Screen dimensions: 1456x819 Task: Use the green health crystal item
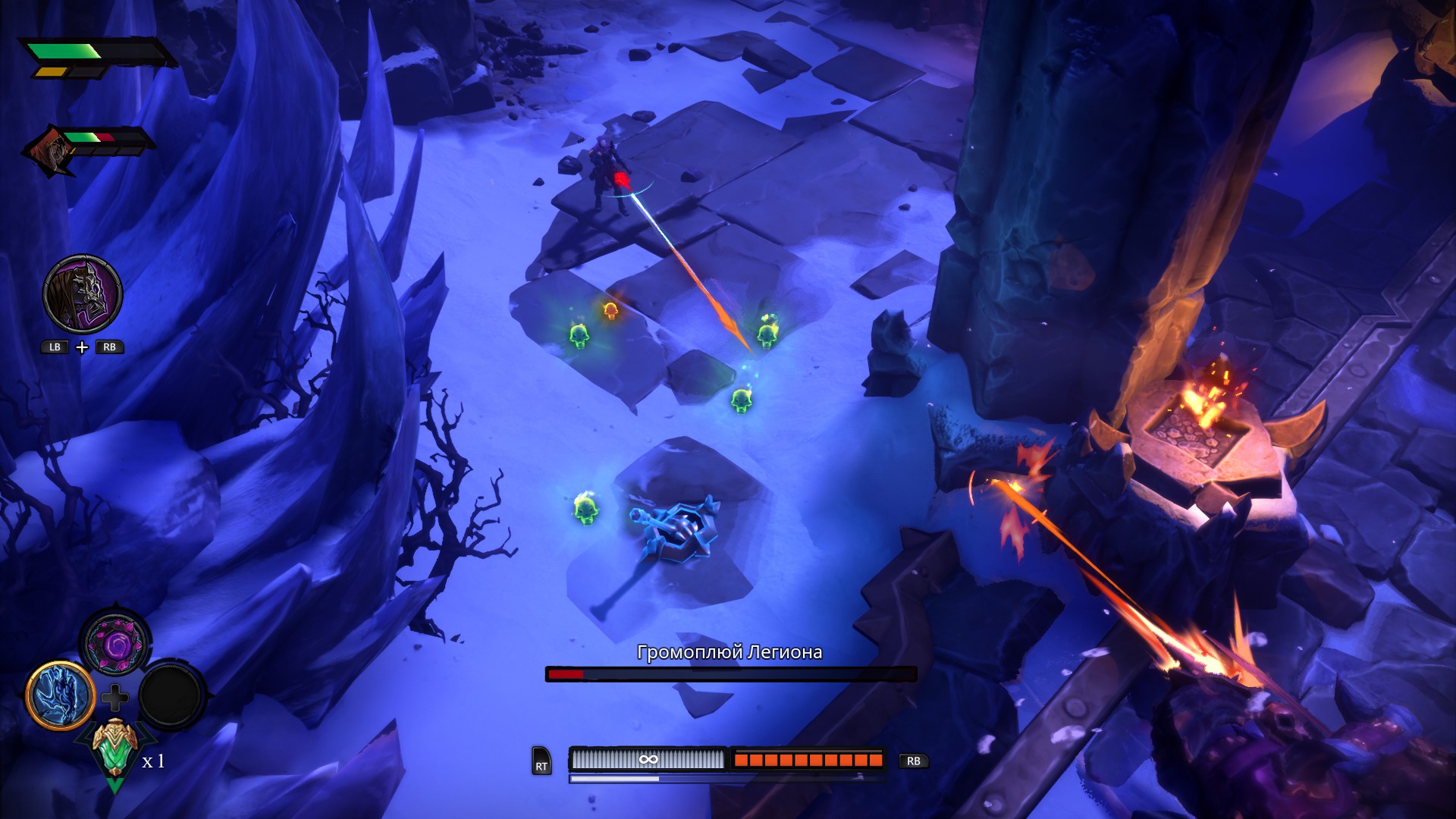coord(115,751)
